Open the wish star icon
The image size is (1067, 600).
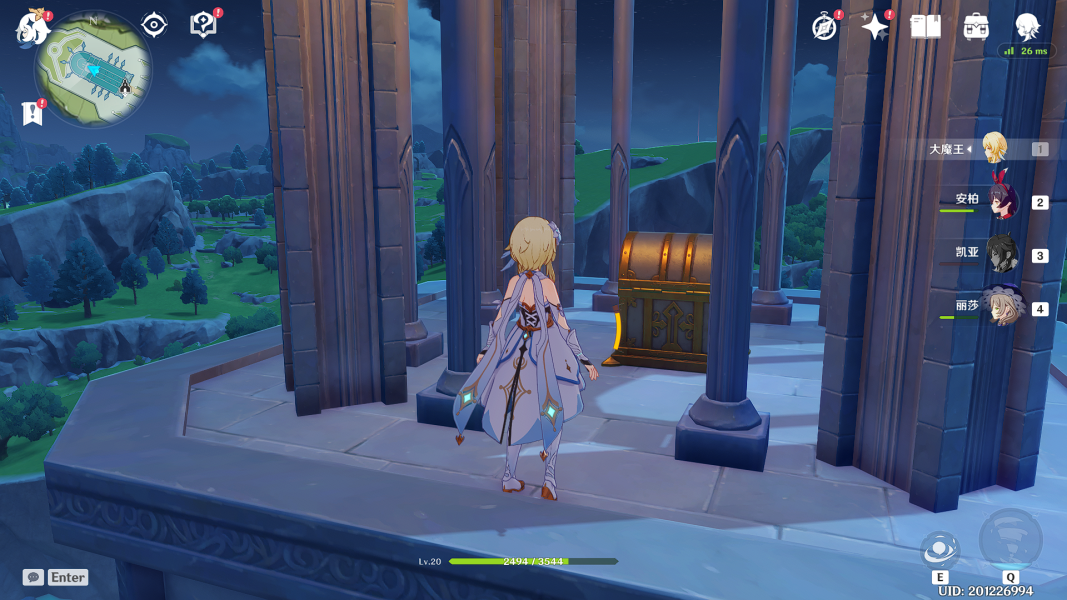point(875,27)
